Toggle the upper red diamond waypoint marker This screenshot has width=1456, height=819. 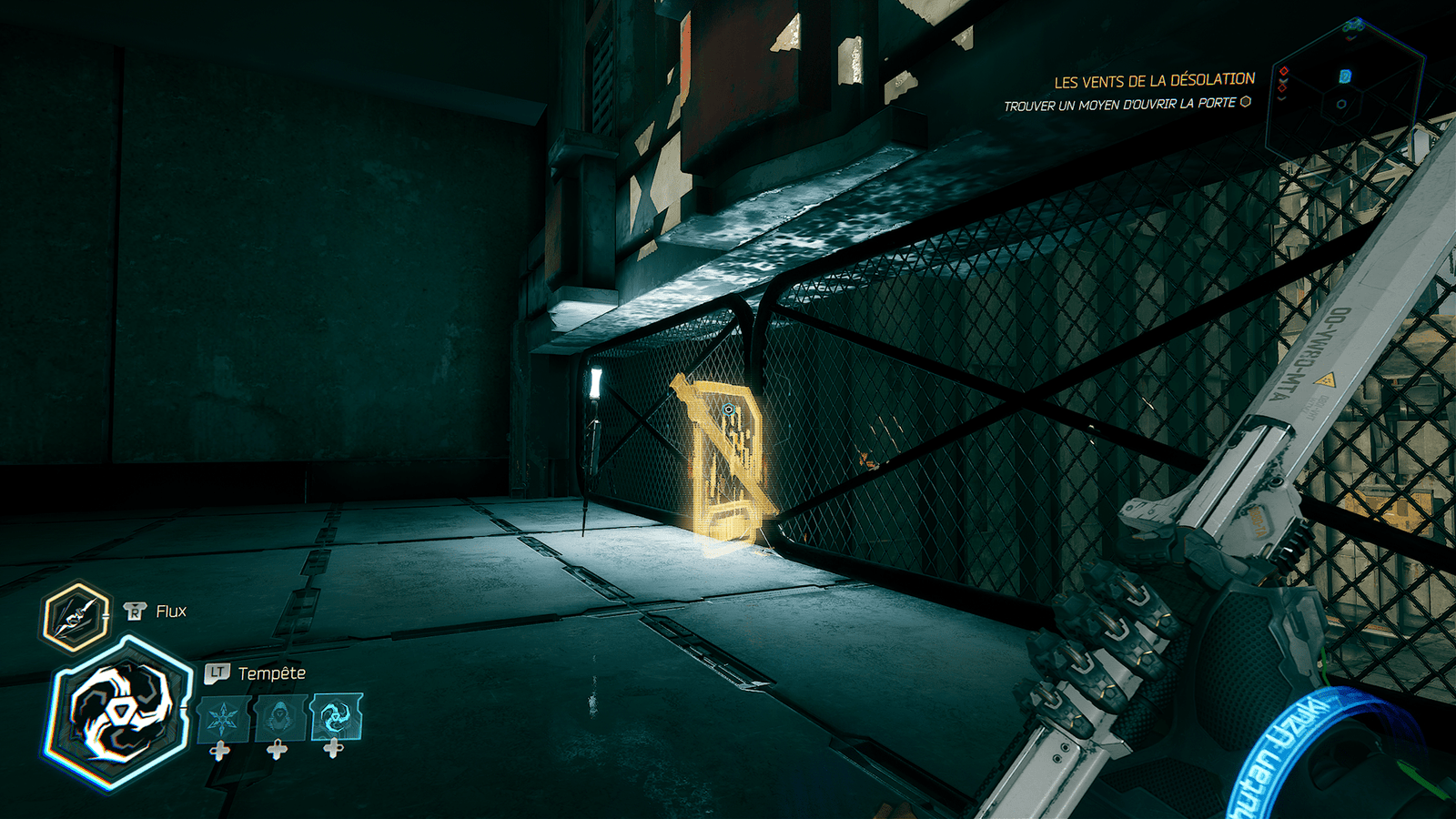click(1283, 71)
